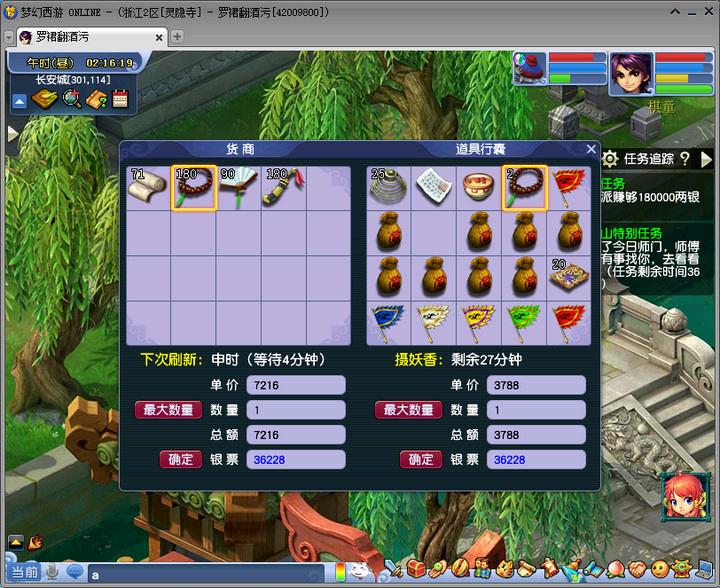The image size is (720, 588).
Task: Select the prayer beads in the merchant goods
Action: pos(194,188)
